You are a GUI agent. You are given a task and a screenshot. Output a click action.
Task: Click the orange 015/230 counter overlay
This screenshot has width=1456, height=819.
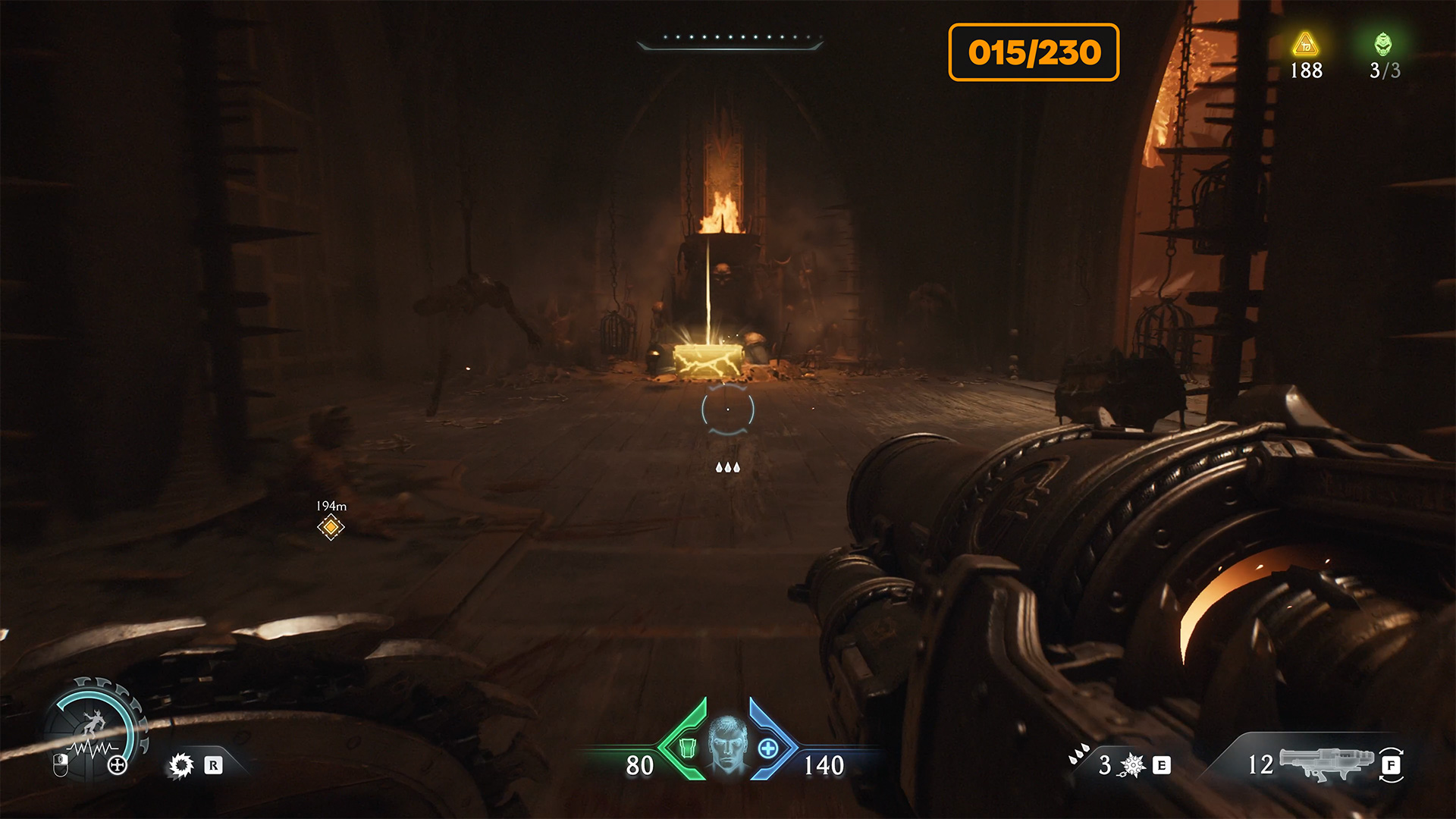click(x=1034, y=52)
